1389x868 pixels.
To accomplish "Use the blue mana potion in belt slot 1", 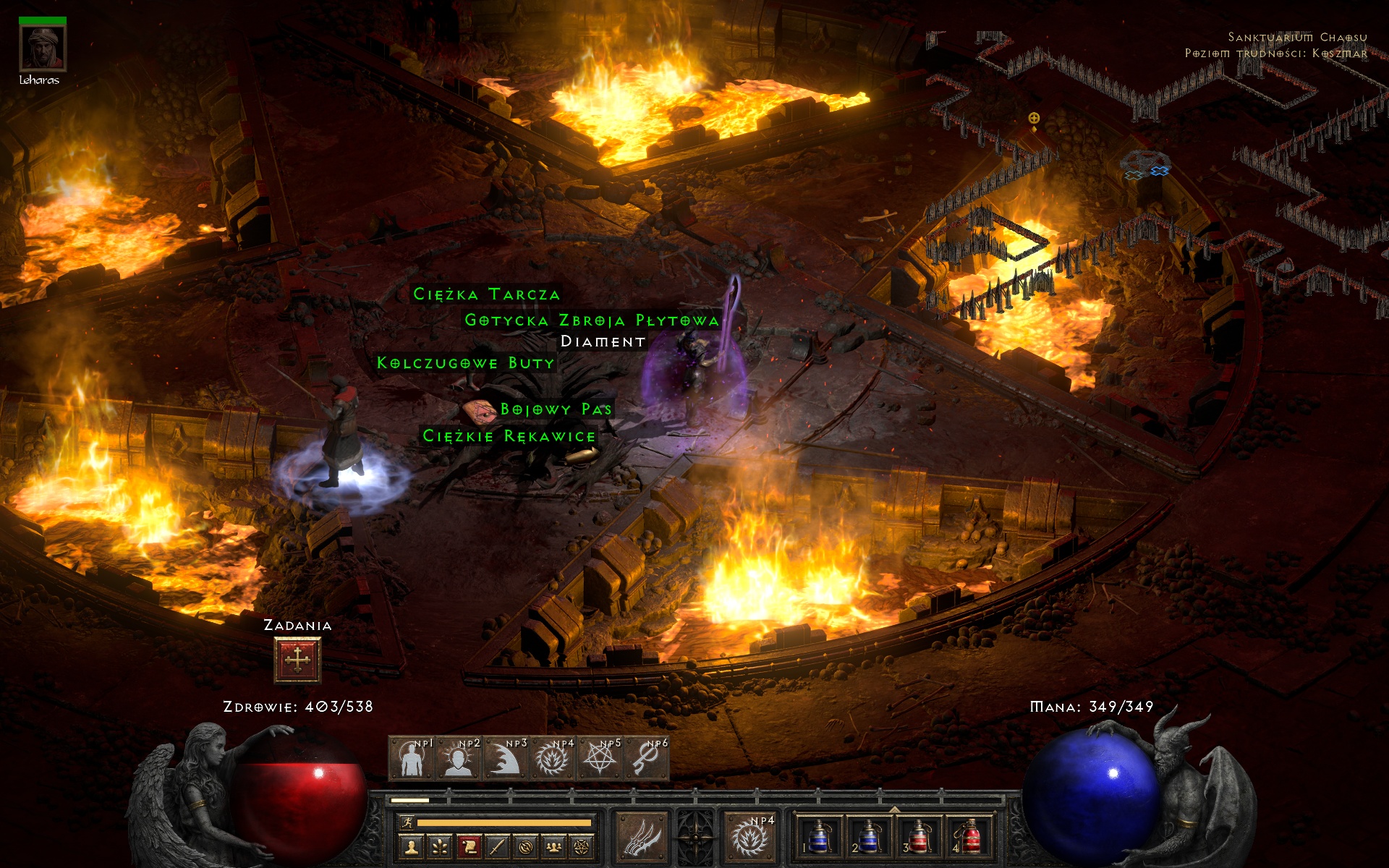I will [818, 837].
